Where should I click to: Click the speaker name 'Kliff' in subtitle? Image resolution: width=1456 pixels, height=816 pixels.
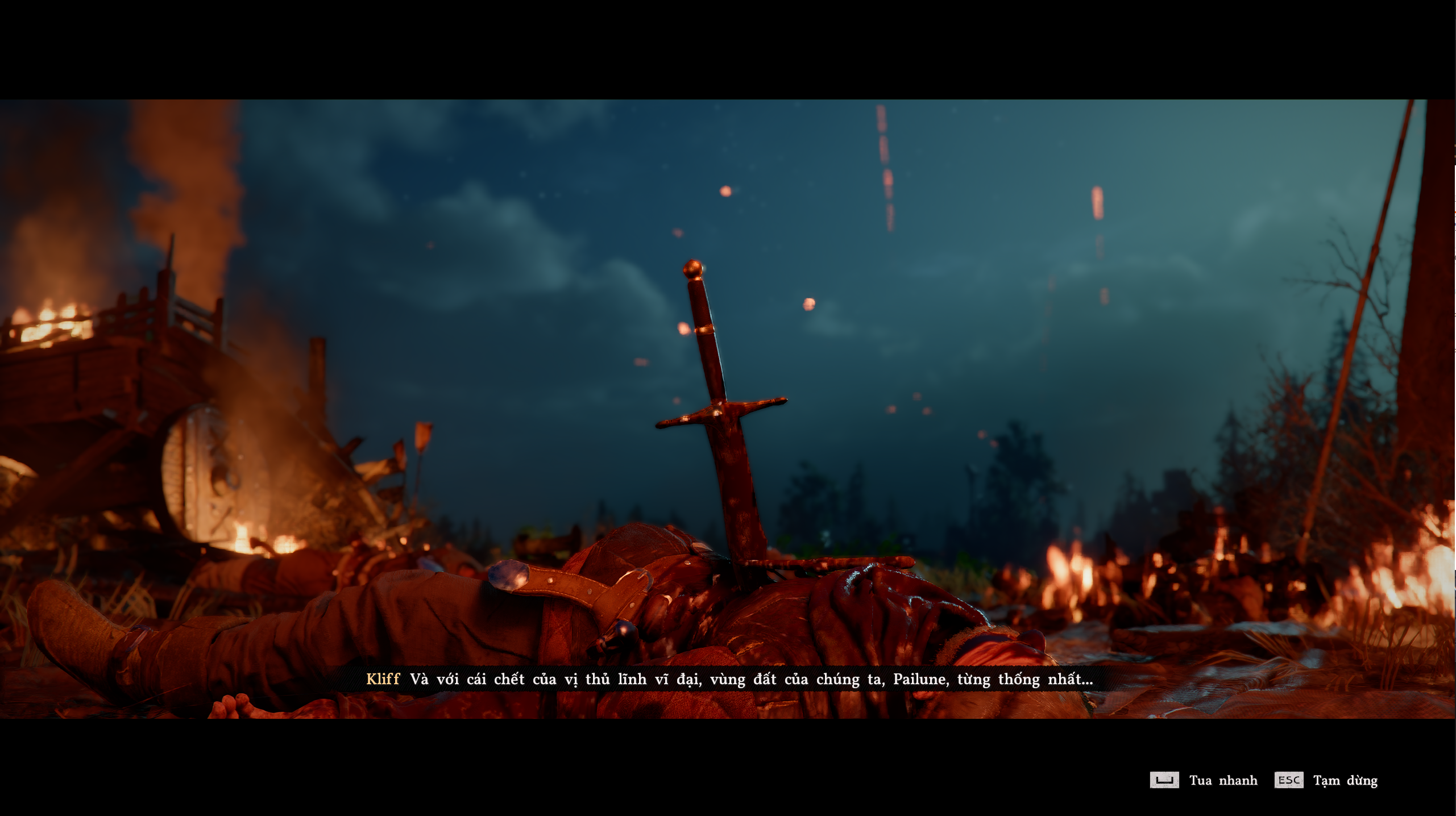pyautogui.click(x=383, y=678)
